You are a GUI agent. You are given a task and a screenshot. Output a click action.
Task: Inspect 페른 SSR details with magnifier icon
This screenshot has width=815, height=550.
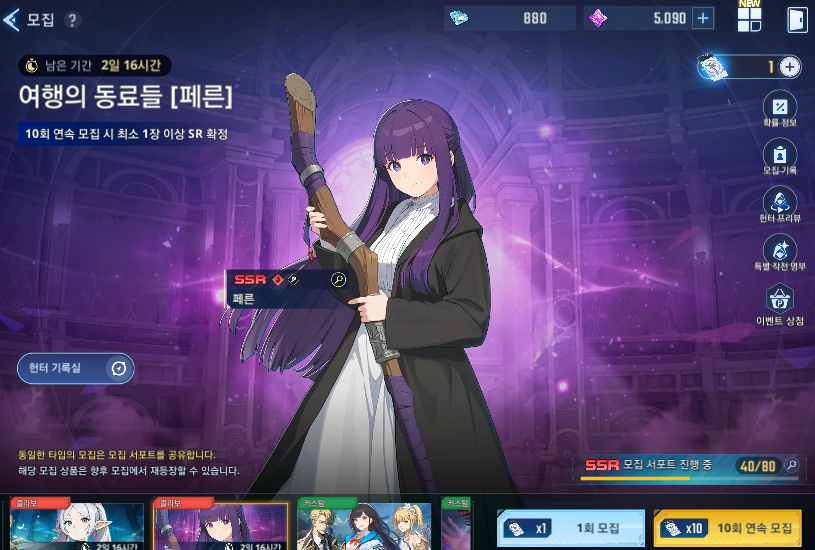tap(338, 280)
